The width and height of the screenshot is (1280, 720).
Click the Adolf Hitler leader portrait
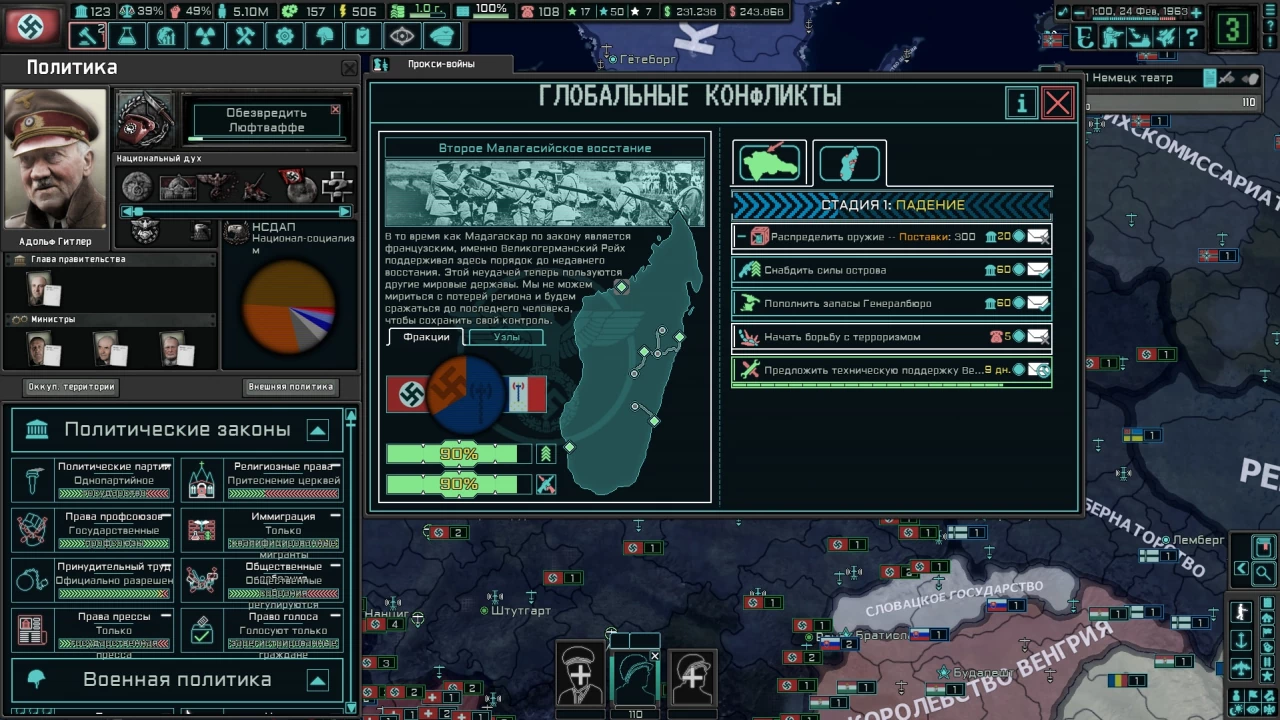55,160
